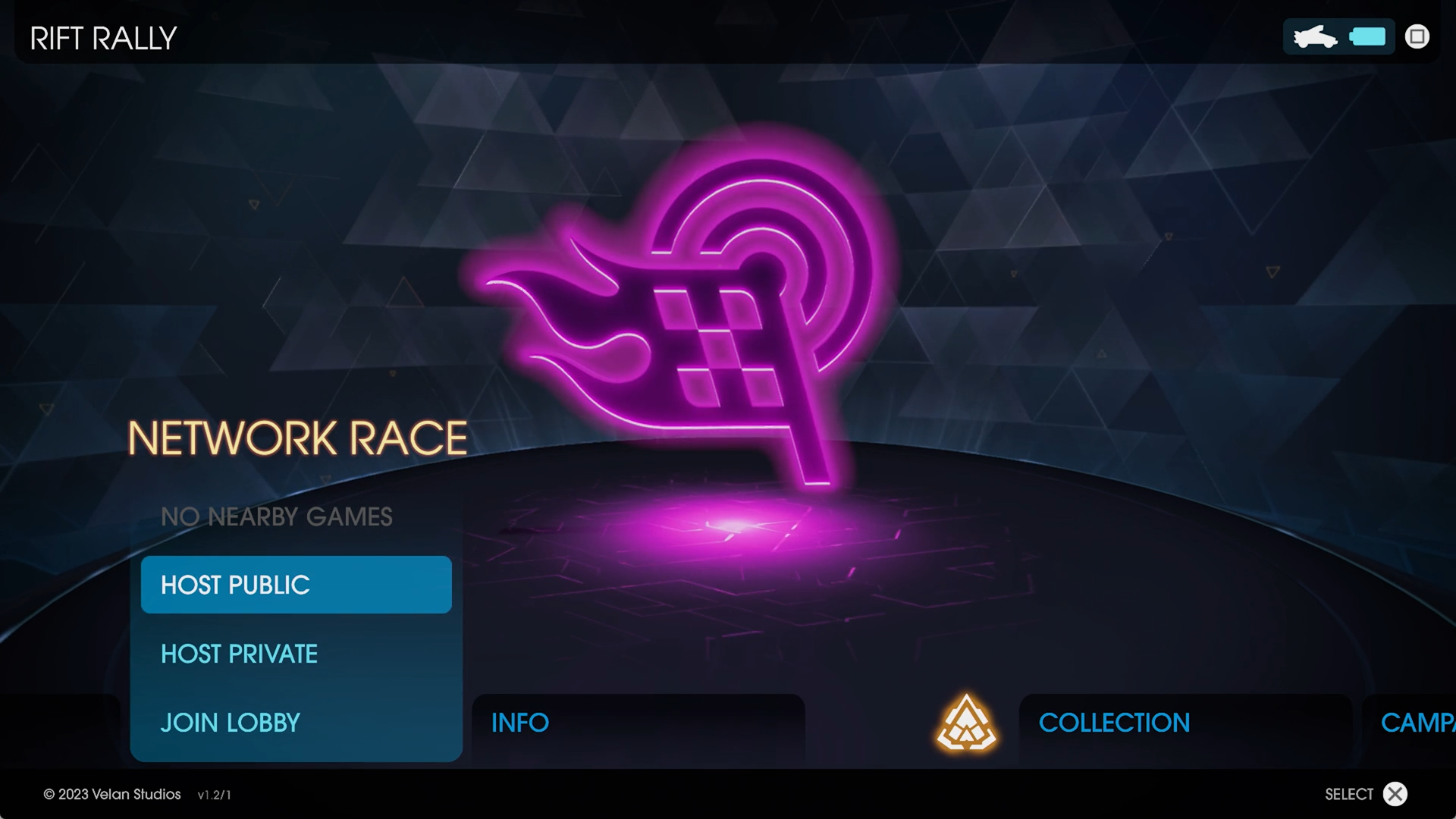The image size is (1456, 819).
Task: Click the car and battery status indicator
Action: coord(1338,36)
